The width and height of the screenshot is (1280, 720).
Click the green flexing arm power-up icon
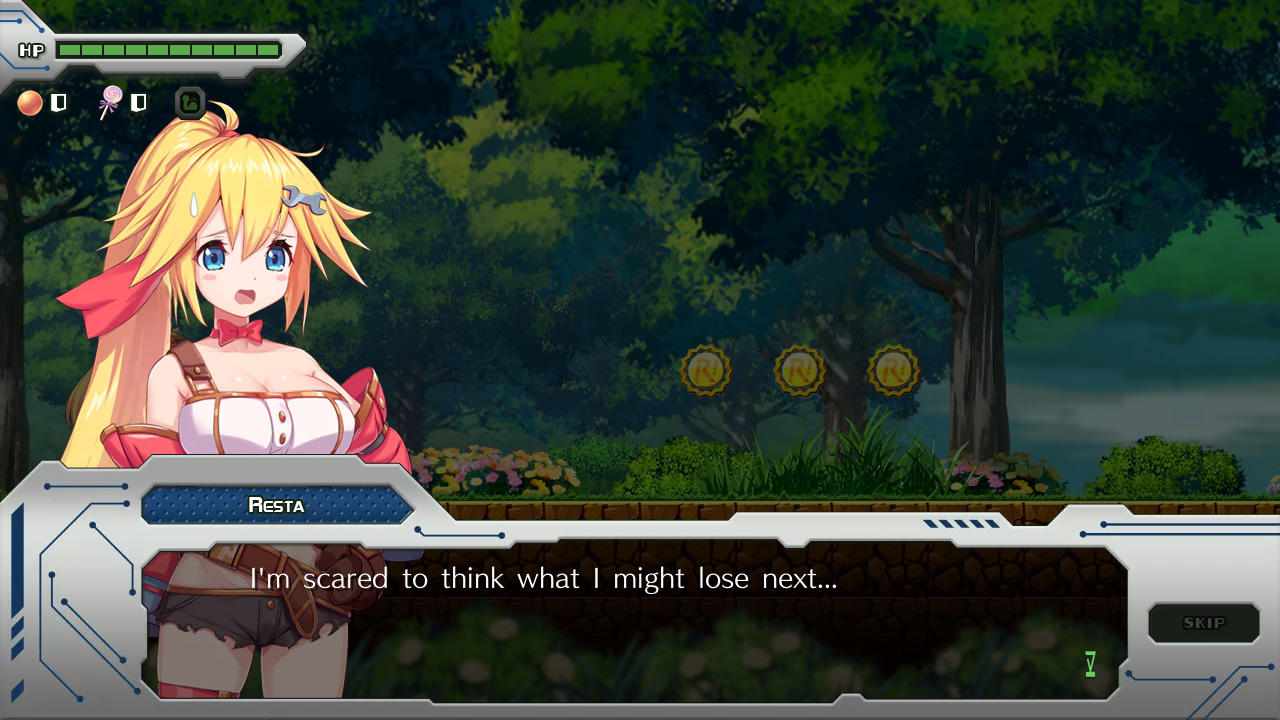coord(190,103)
